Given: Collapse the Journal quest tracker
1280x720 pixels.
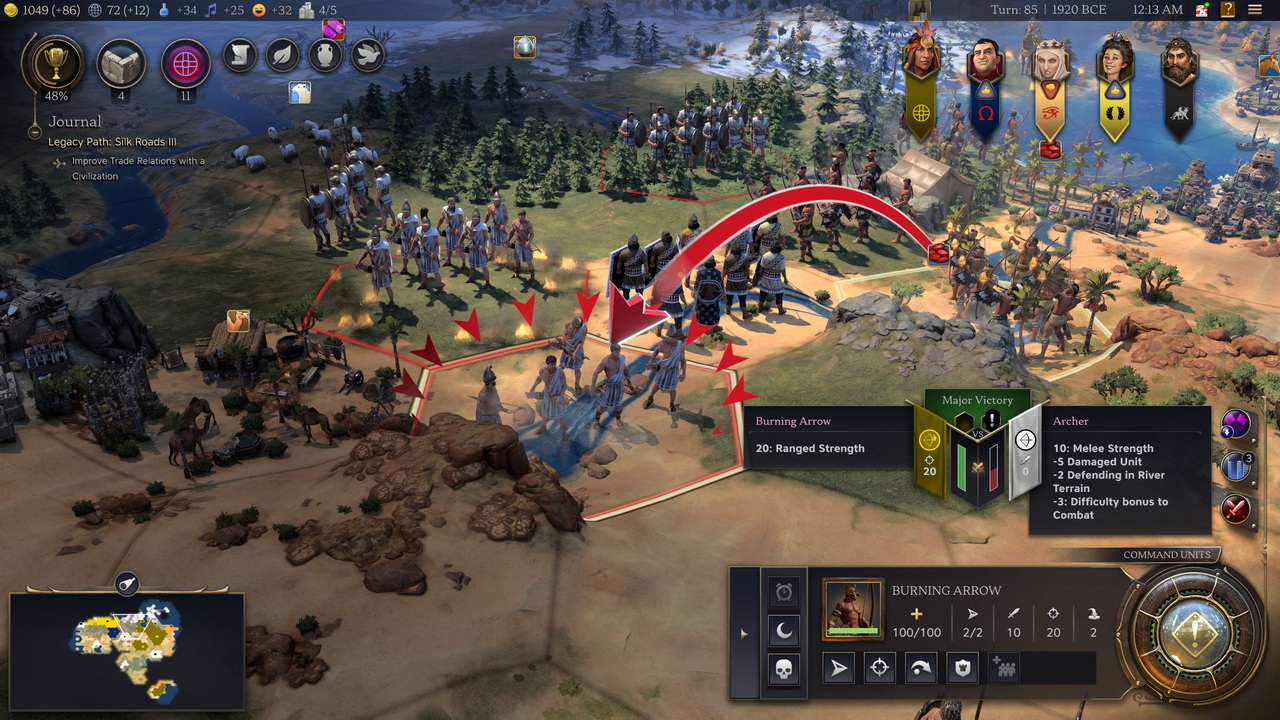Looking at the screenshot, I should pos(35,131).
